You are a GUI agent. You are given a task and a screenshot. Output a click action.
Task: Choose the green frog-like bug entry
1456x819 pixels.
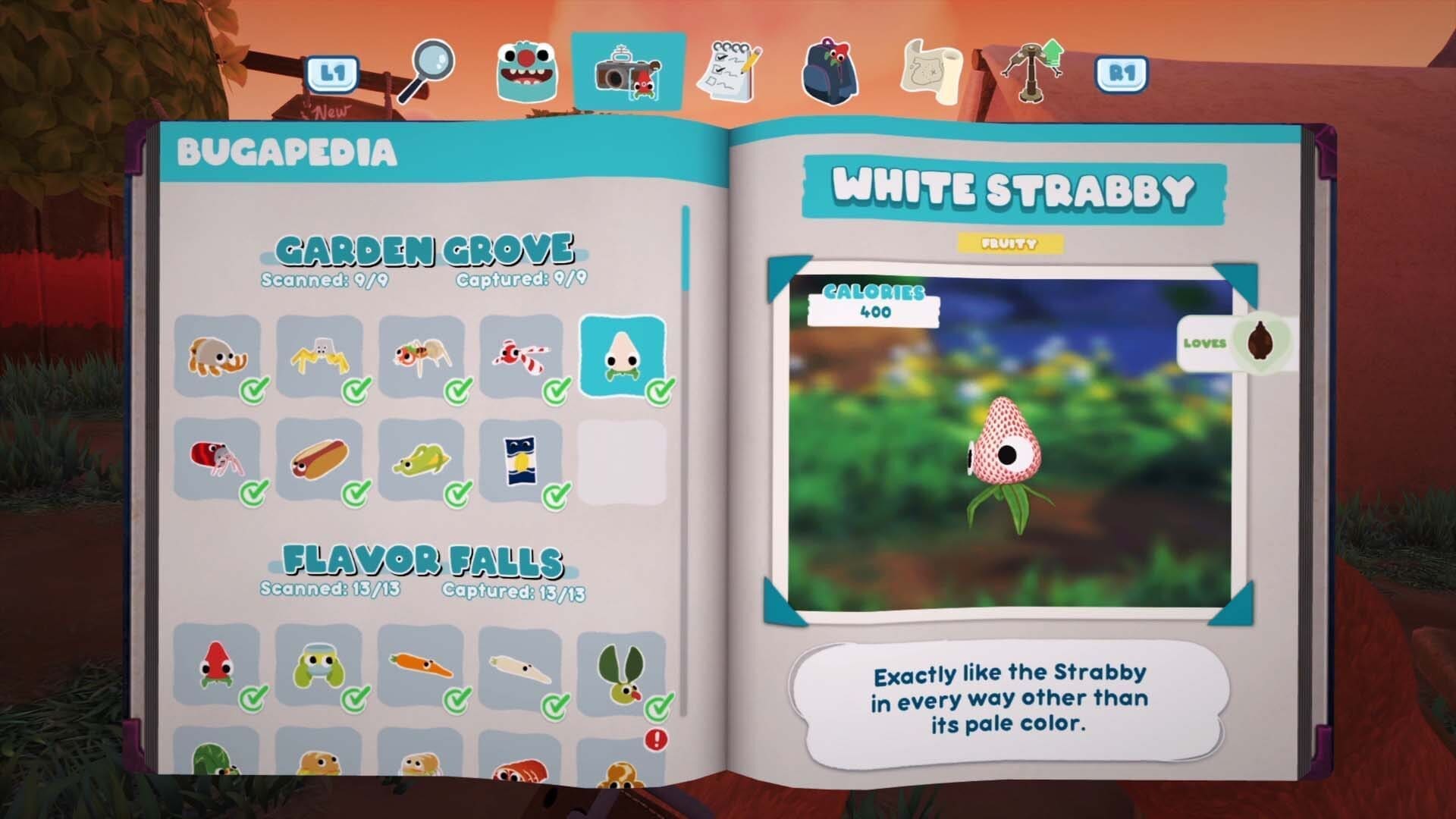[x=319, y=667]
